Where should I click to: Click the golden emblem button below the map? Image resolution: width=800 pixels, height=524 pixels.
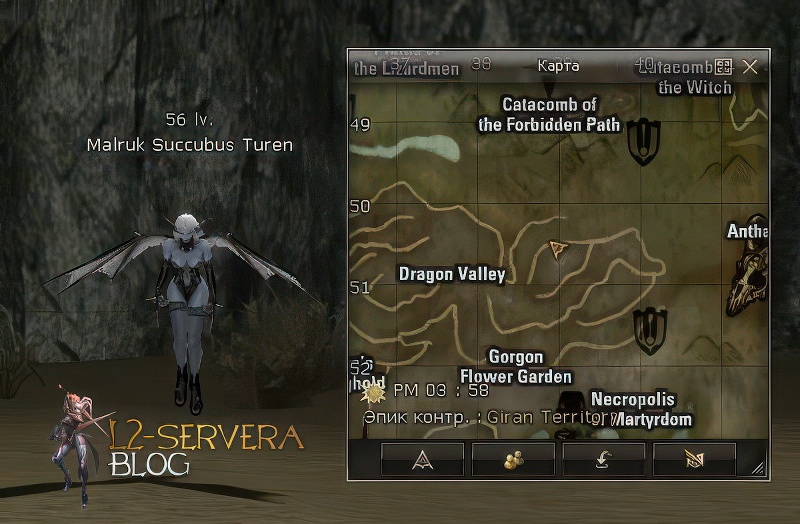coord(694,459)
